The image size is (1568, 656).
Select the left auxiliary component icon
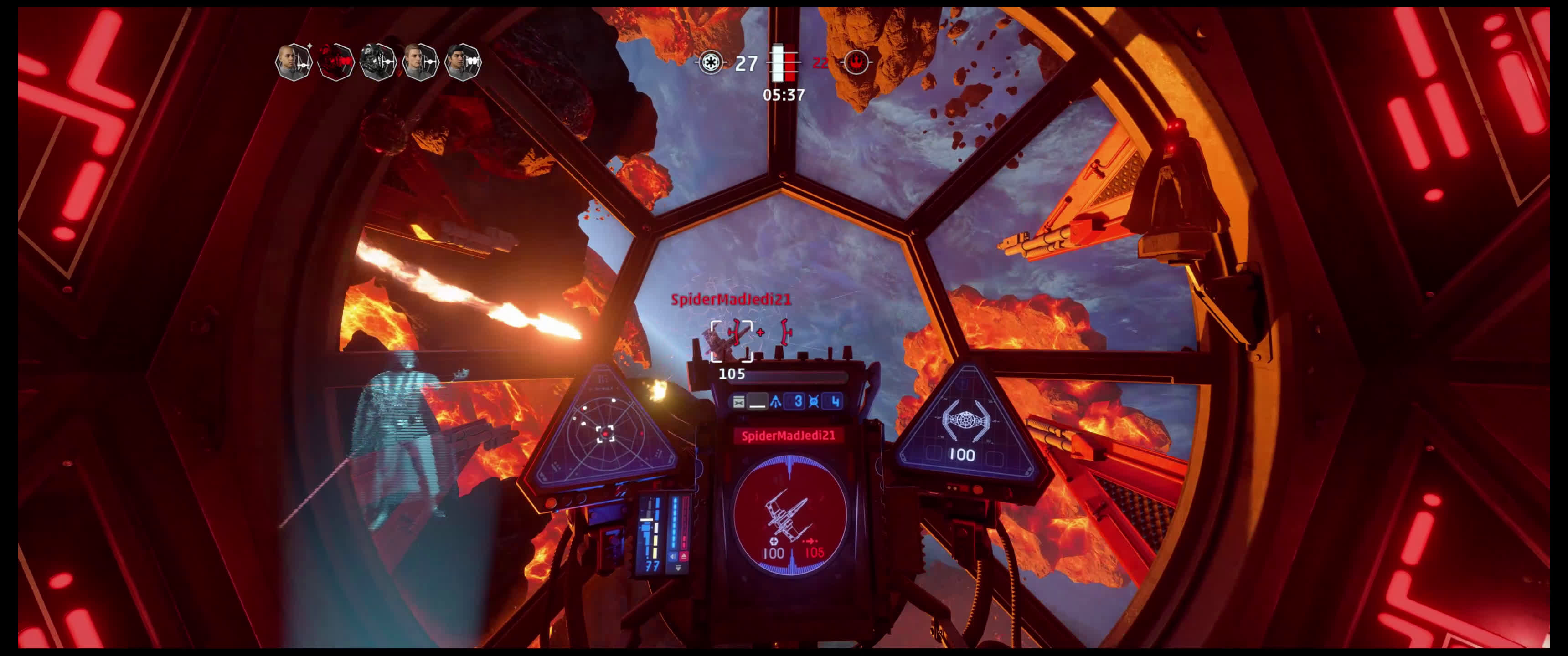click(738, 402)
